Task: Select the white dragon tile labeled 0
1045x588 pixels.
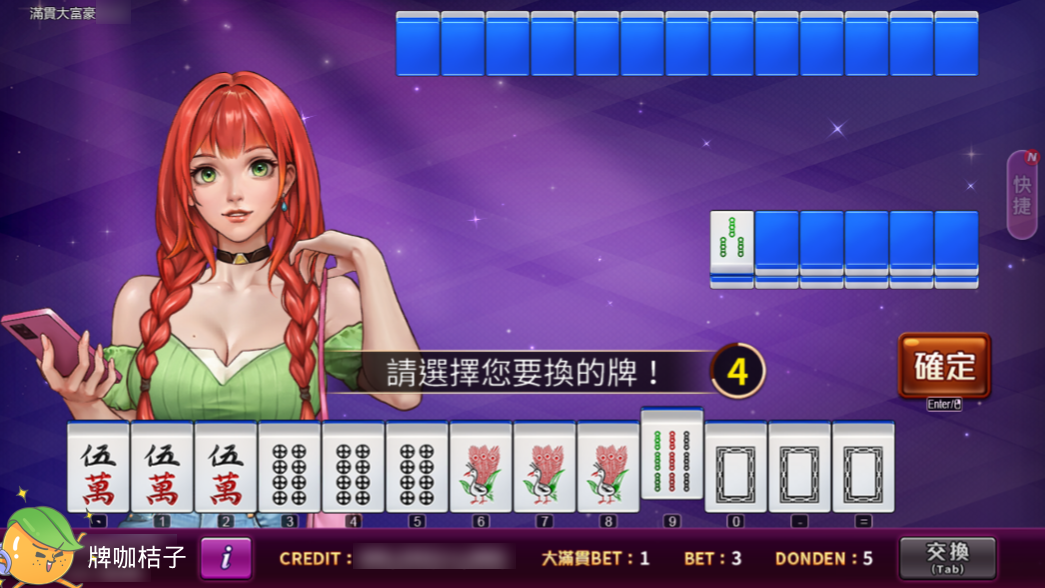Action: click(736, 467)
